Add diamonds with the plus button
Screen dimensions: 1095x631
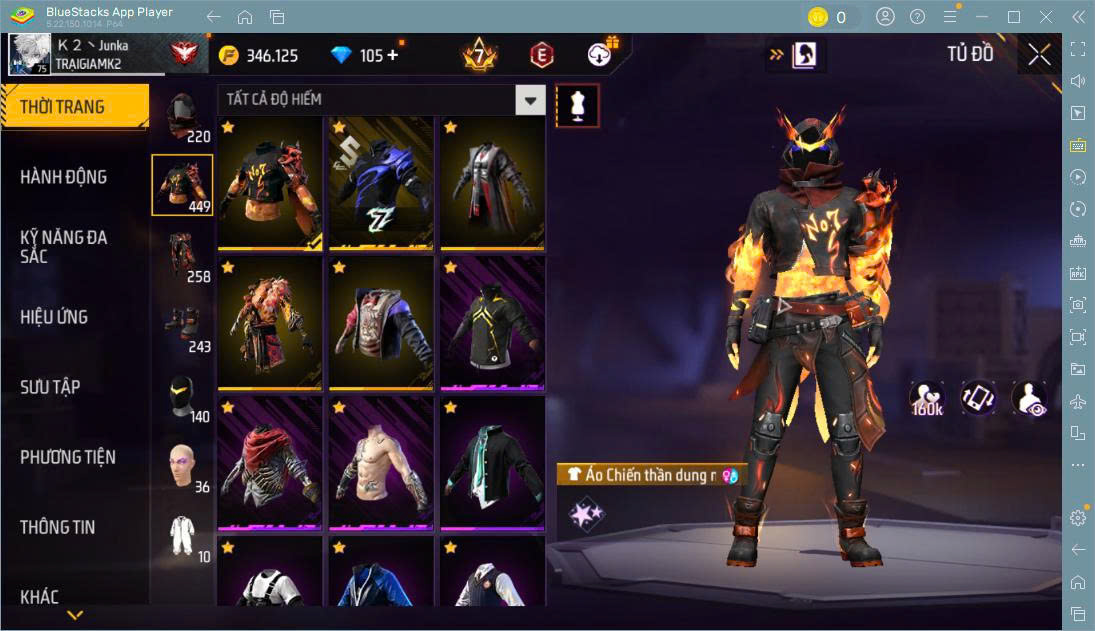[x=392, y=56]
